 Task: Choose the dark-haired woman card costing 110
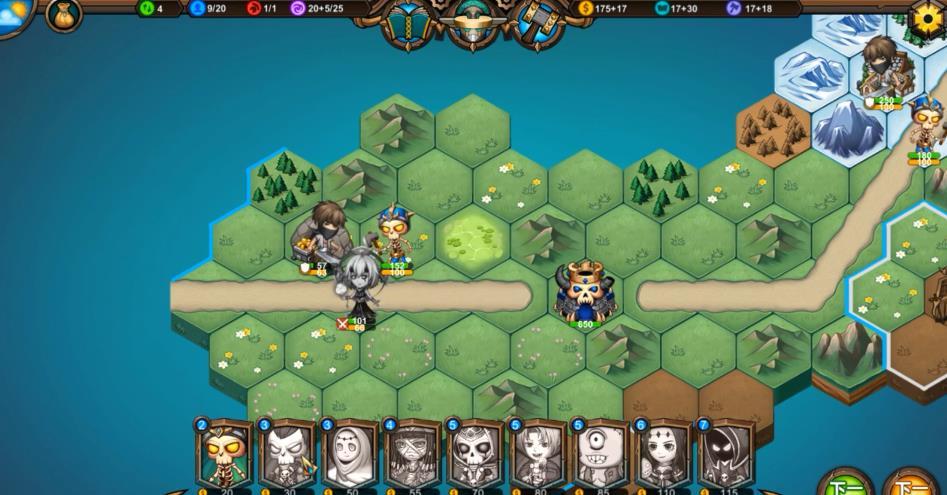(664, 455)
